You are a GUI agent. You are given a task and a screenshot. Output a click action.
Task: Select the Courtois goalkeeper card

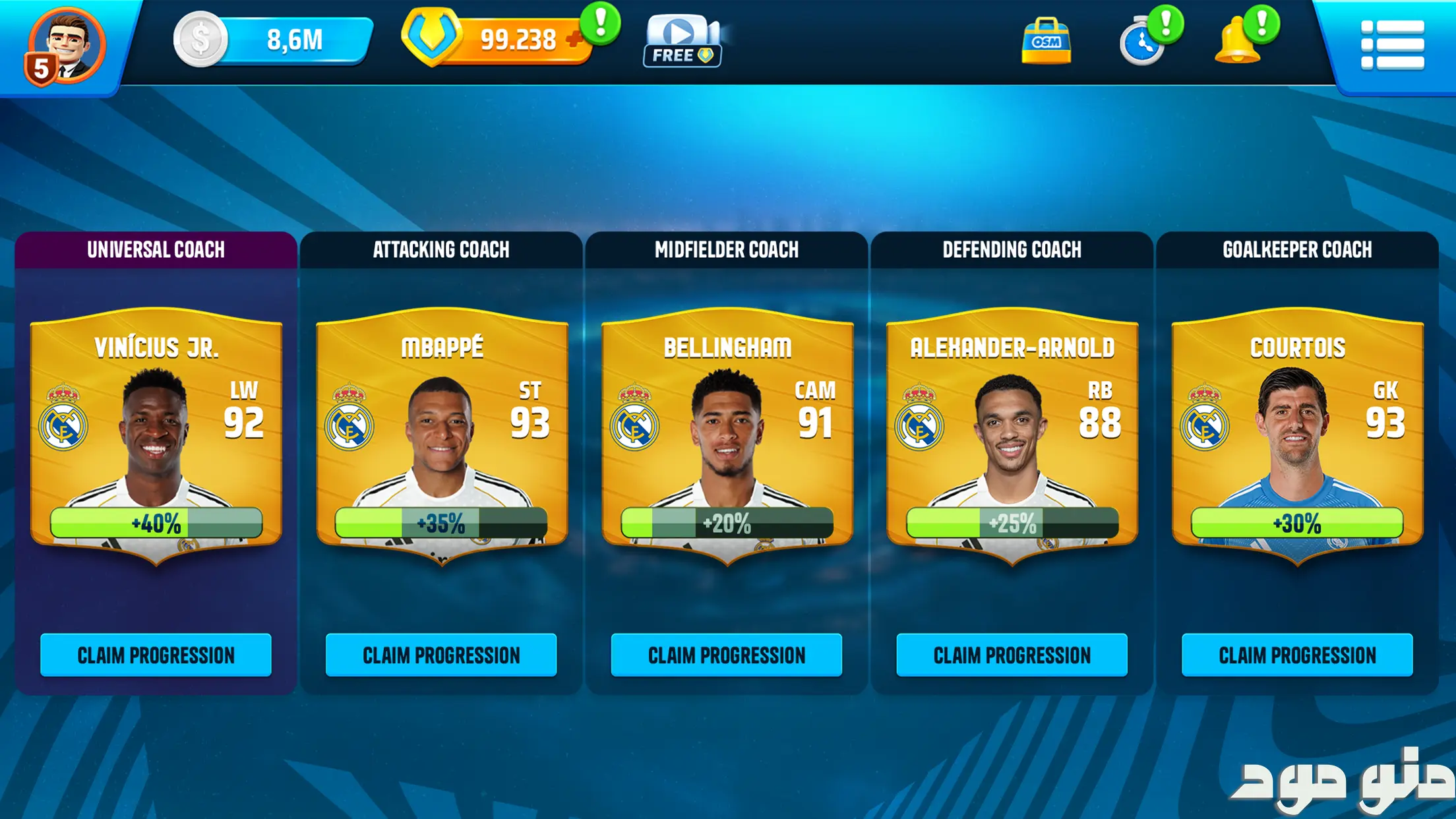pos(1297,435)
